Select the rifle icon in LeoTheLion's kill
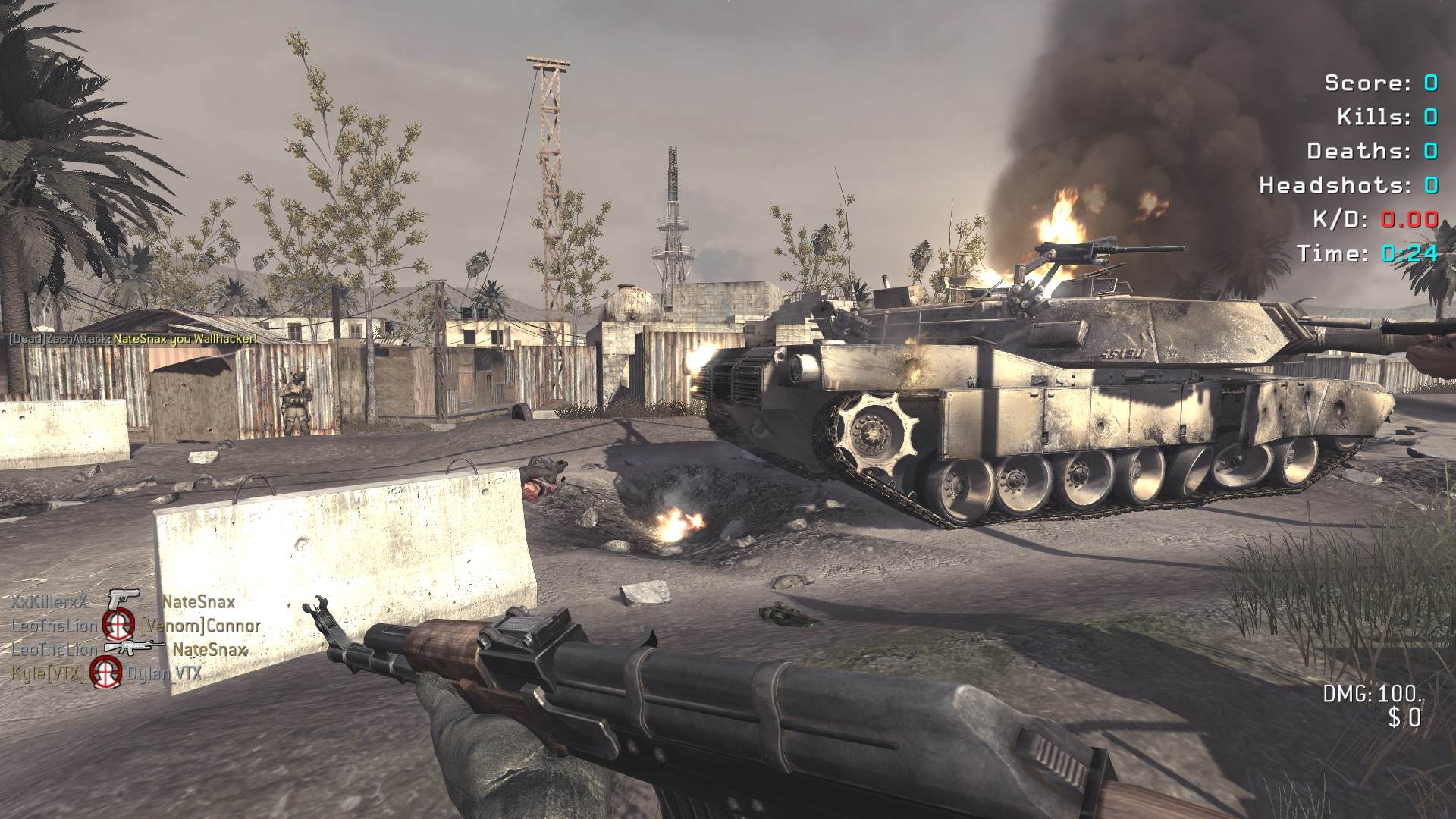The image size is (1456, 819). pyautogui.click(x=133, y=648)
